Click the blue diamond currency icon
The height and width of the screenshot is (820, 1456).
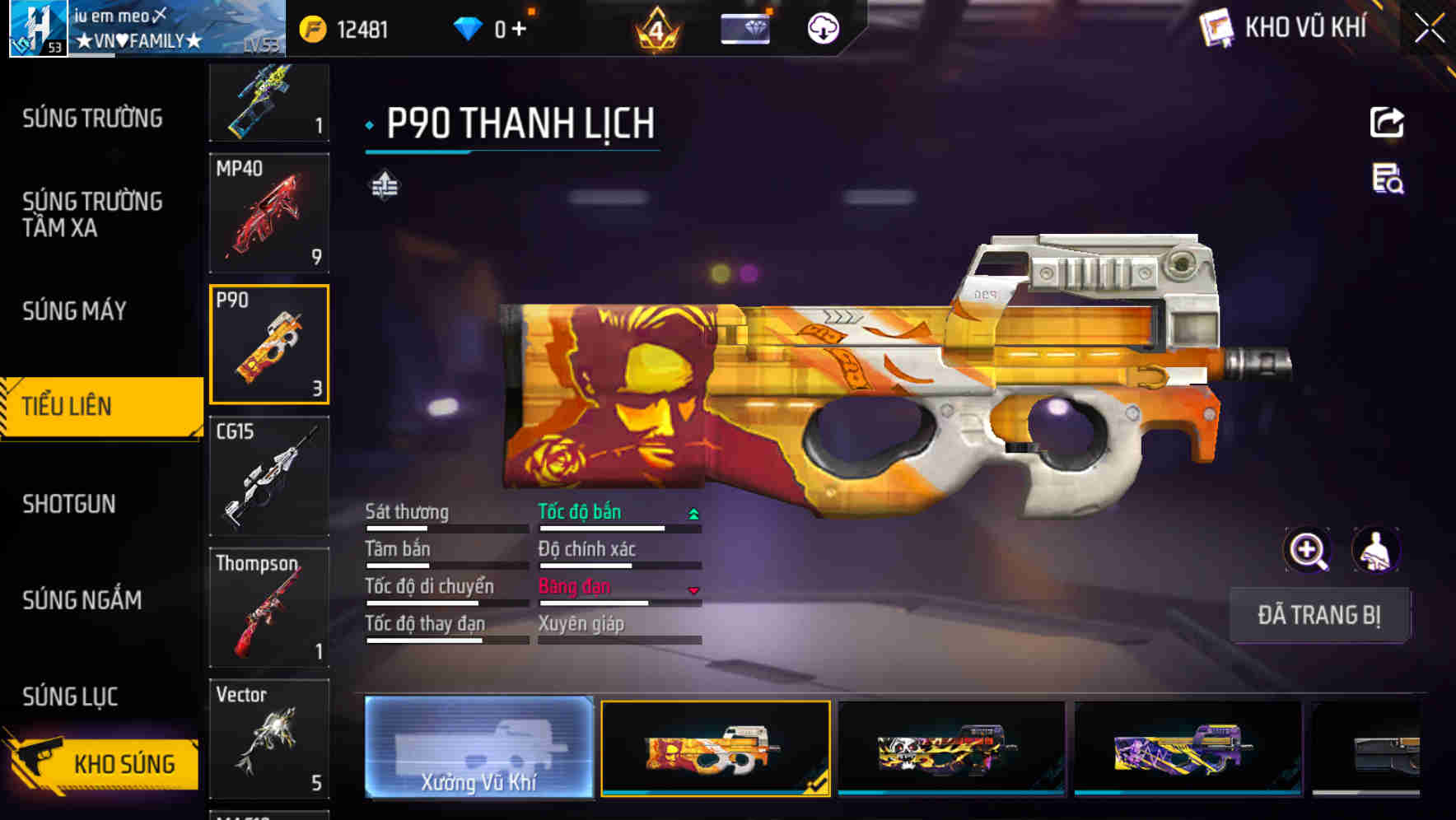[x=467, y=29]
